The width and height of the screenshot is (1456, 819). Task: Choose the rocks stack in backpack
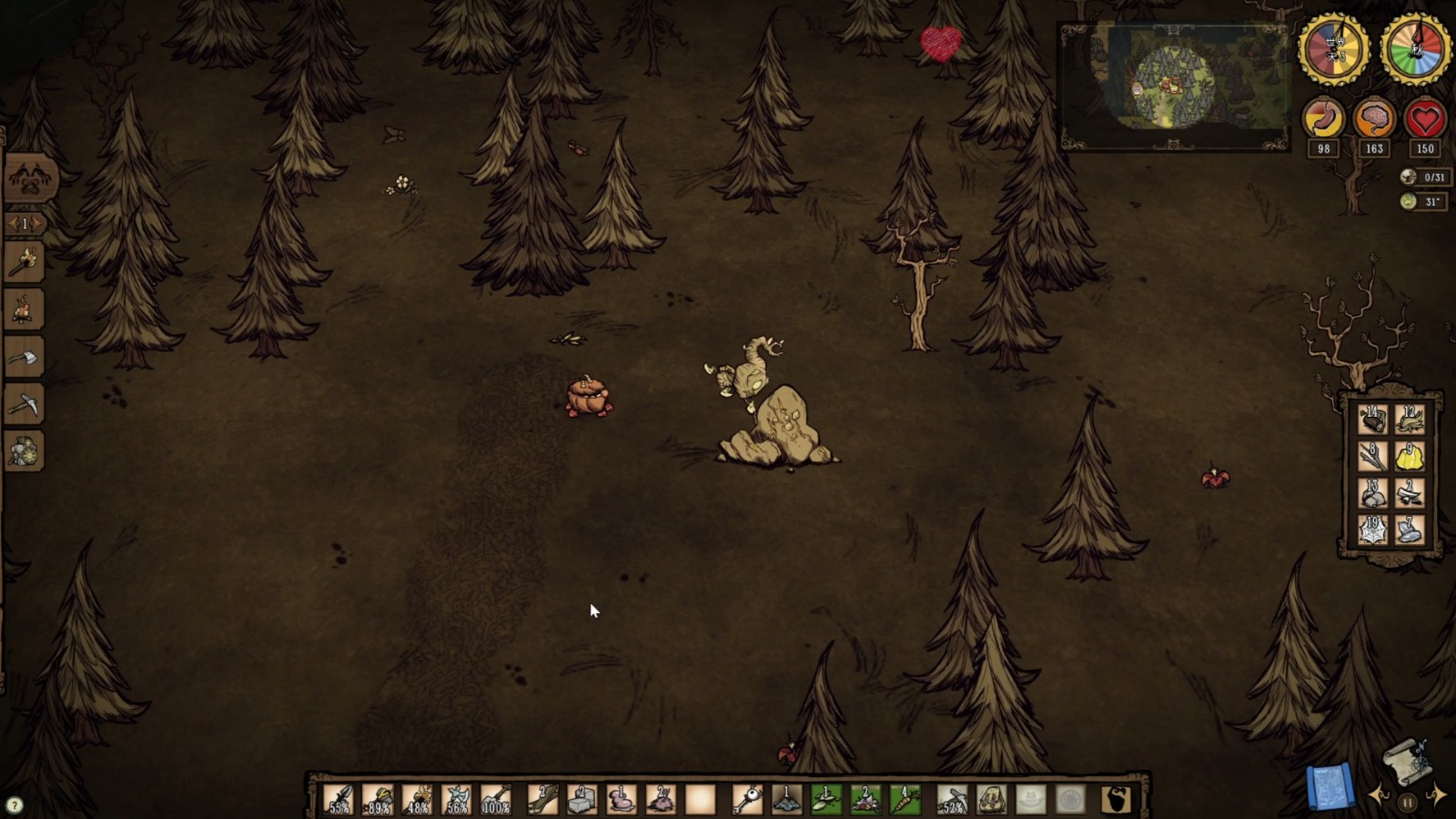(1372, 493)
